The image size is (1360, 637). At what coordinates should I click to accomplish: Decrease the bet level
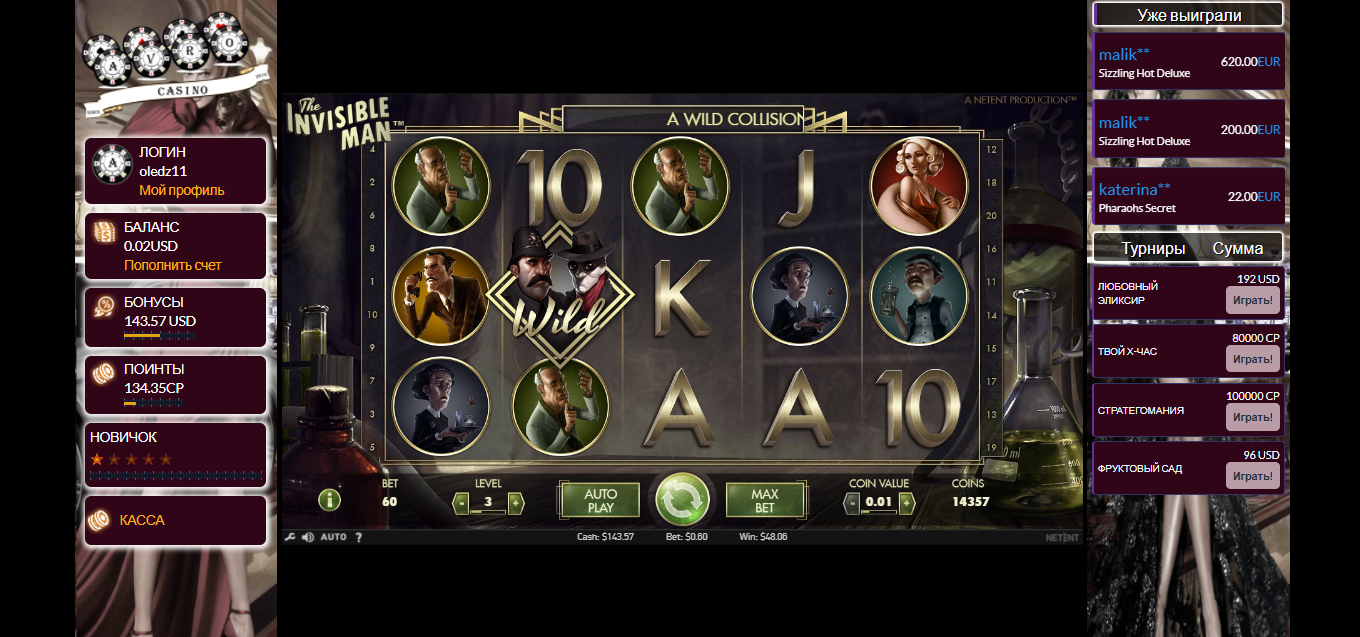click(x=461, y=503)
